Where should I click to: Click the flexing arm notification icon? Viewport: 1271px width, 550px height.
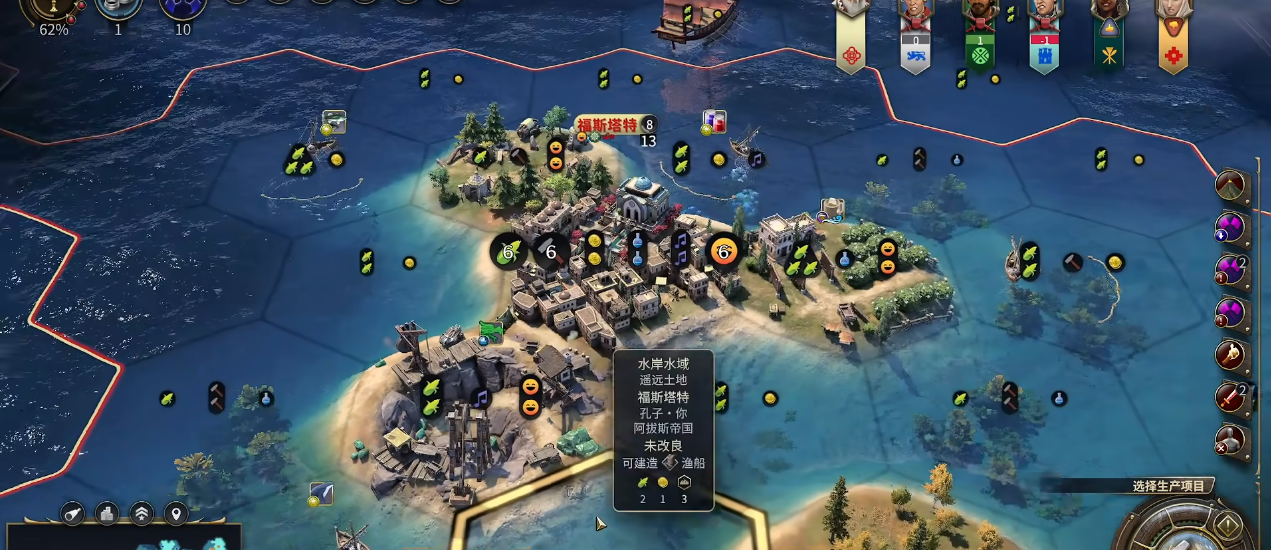(1231, 355)
